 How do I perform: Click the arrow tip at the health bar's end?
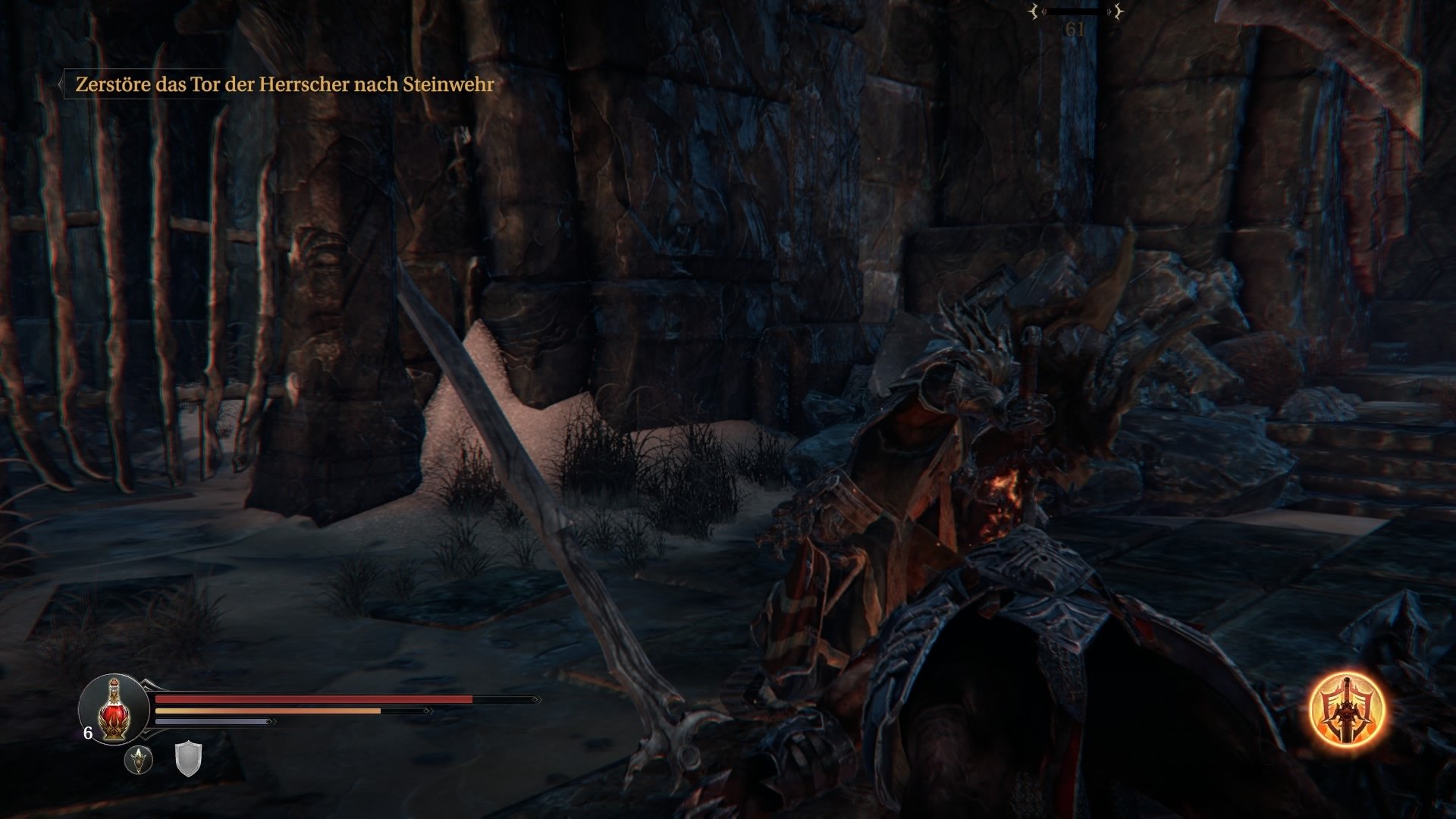[536, 698]
